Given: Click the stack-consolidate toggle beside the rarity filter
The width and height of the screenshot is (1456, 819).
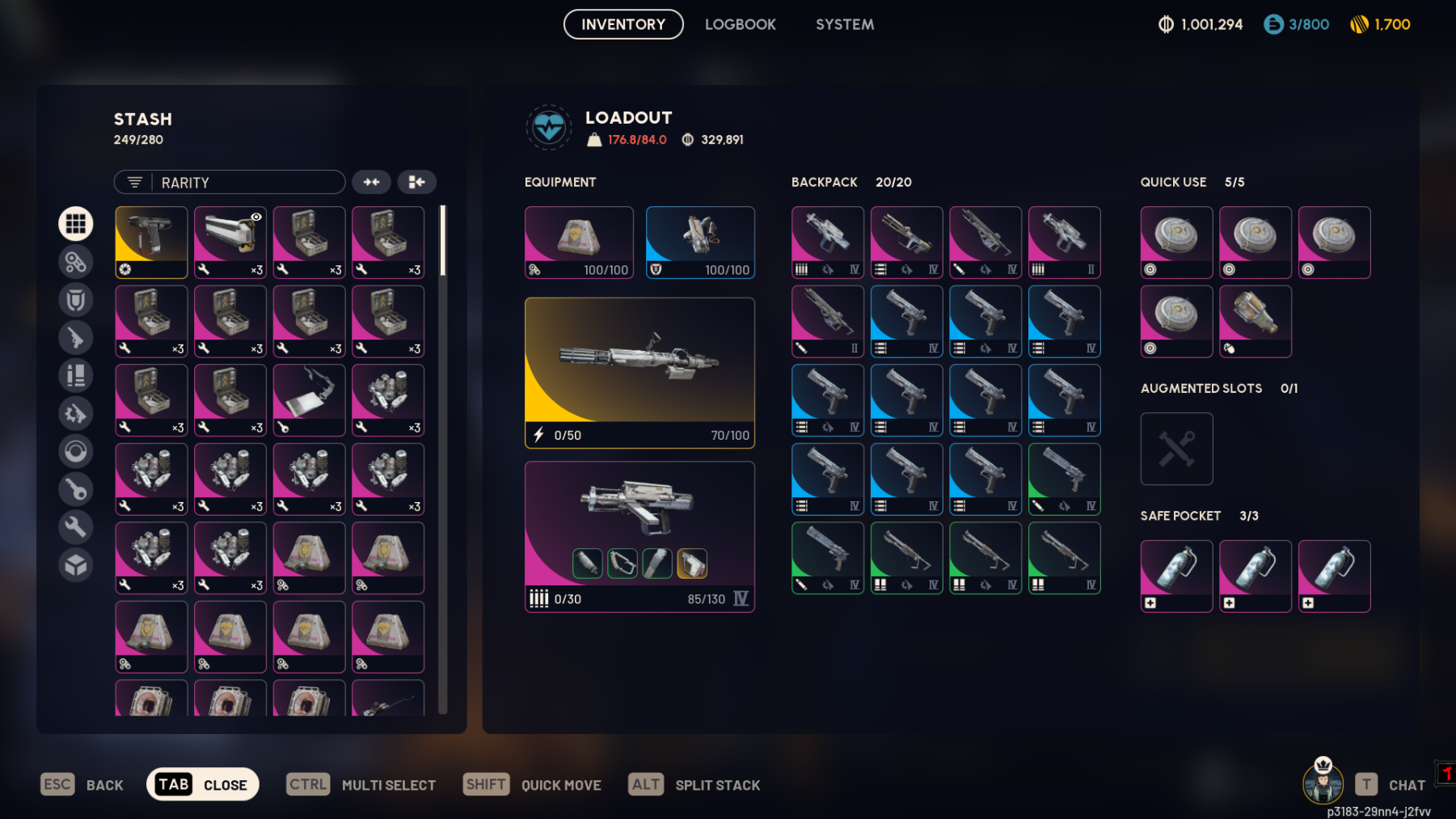Looking at the screenshot, I should [417, 182].
